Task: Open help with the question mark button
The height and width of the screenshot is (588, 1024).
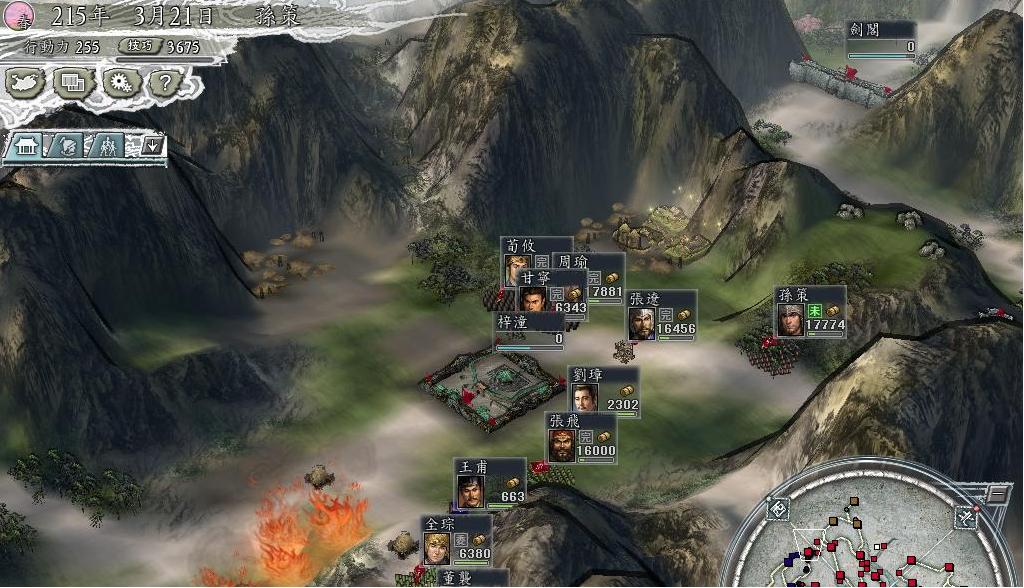Action: point(168,84)
